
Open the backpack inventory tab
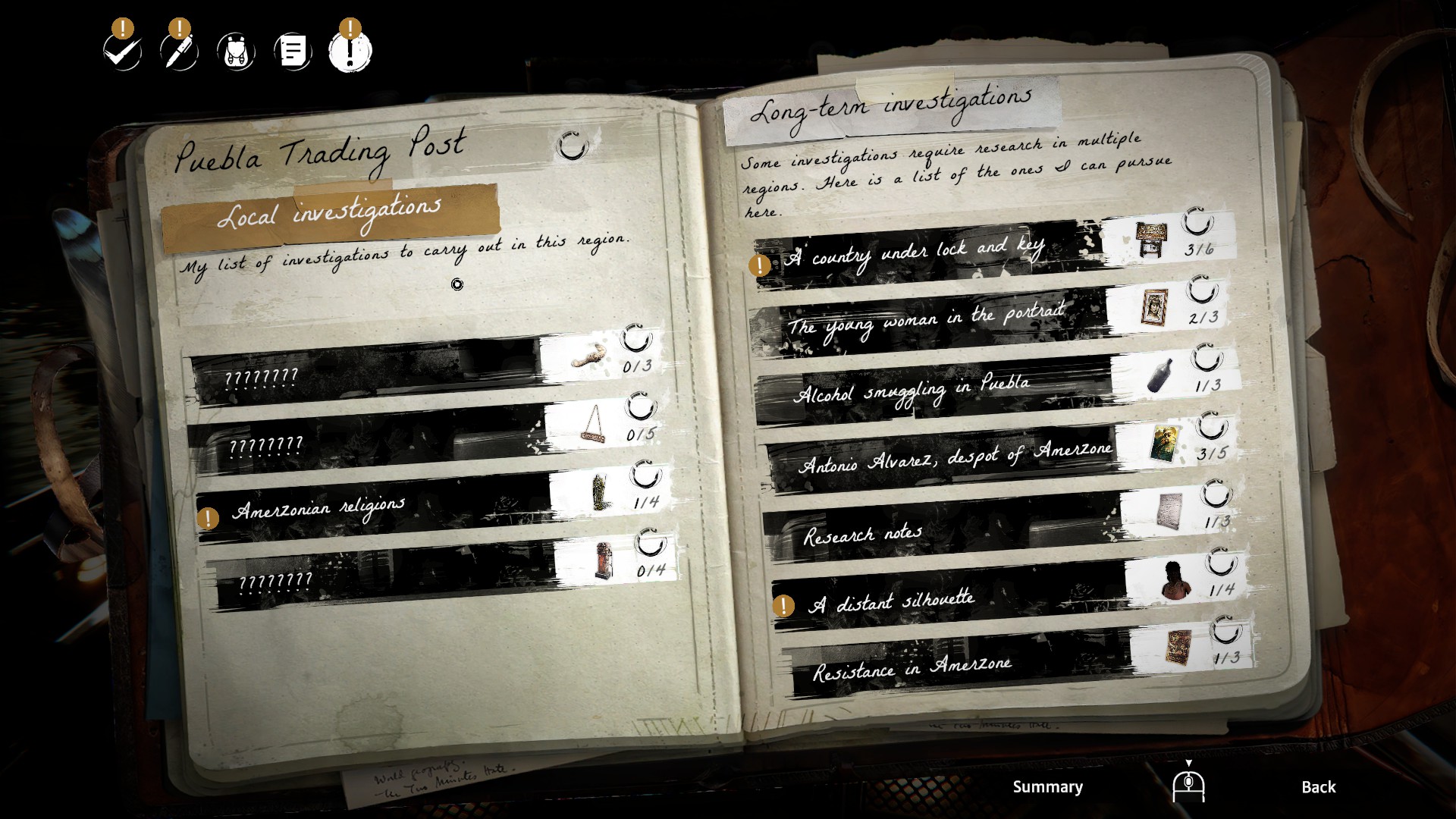pos(236,52)
